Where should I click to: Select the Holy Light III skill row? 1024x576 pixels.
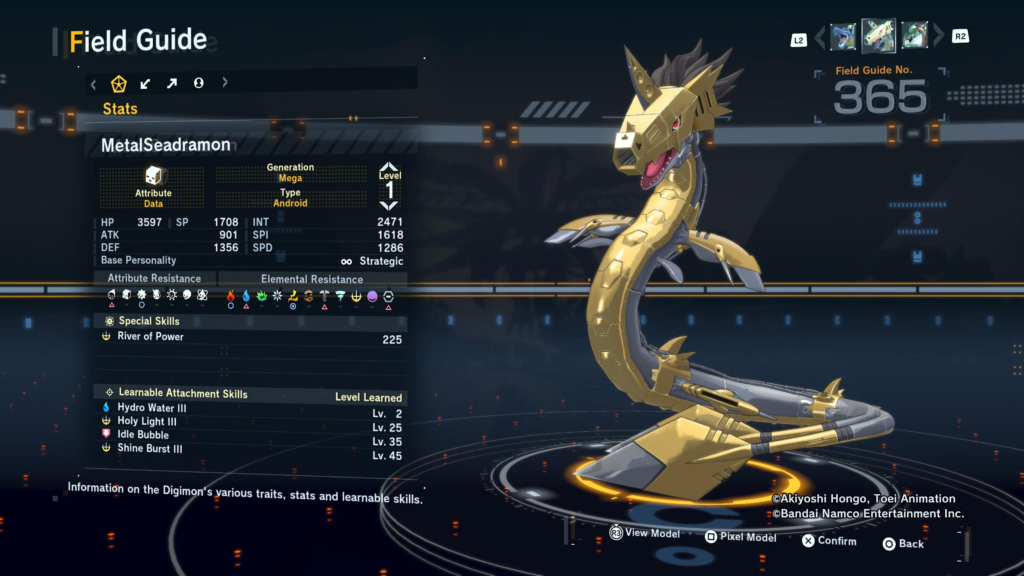250,422
